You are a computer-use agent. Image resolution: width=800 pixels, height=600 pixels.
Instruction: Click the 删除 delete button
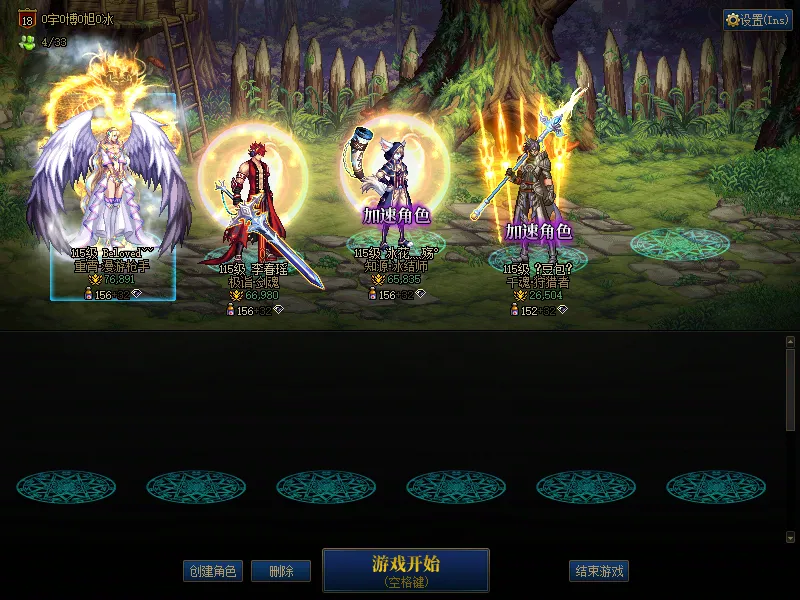[x=280, y=571]
